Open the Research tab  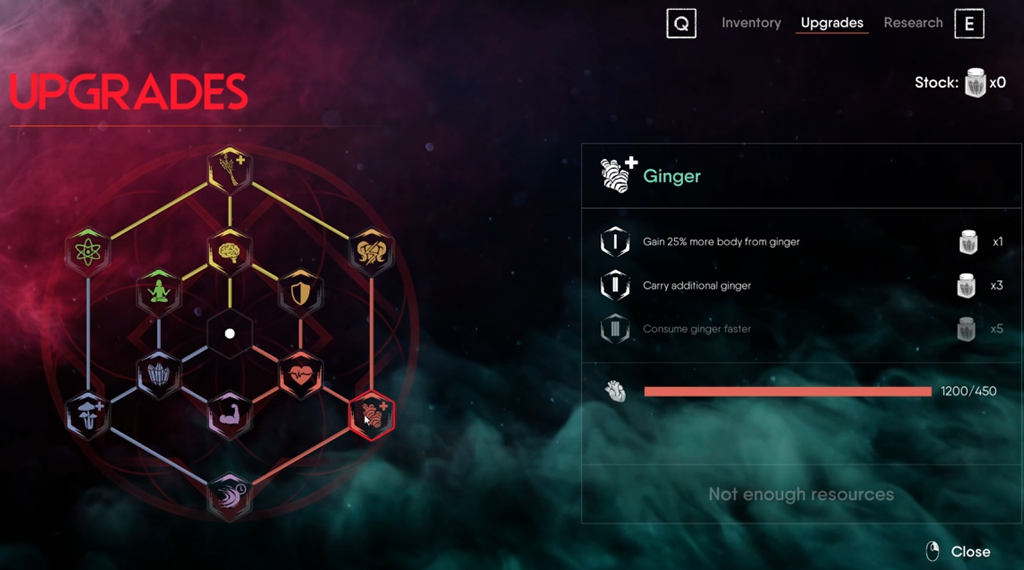[913, 23]
